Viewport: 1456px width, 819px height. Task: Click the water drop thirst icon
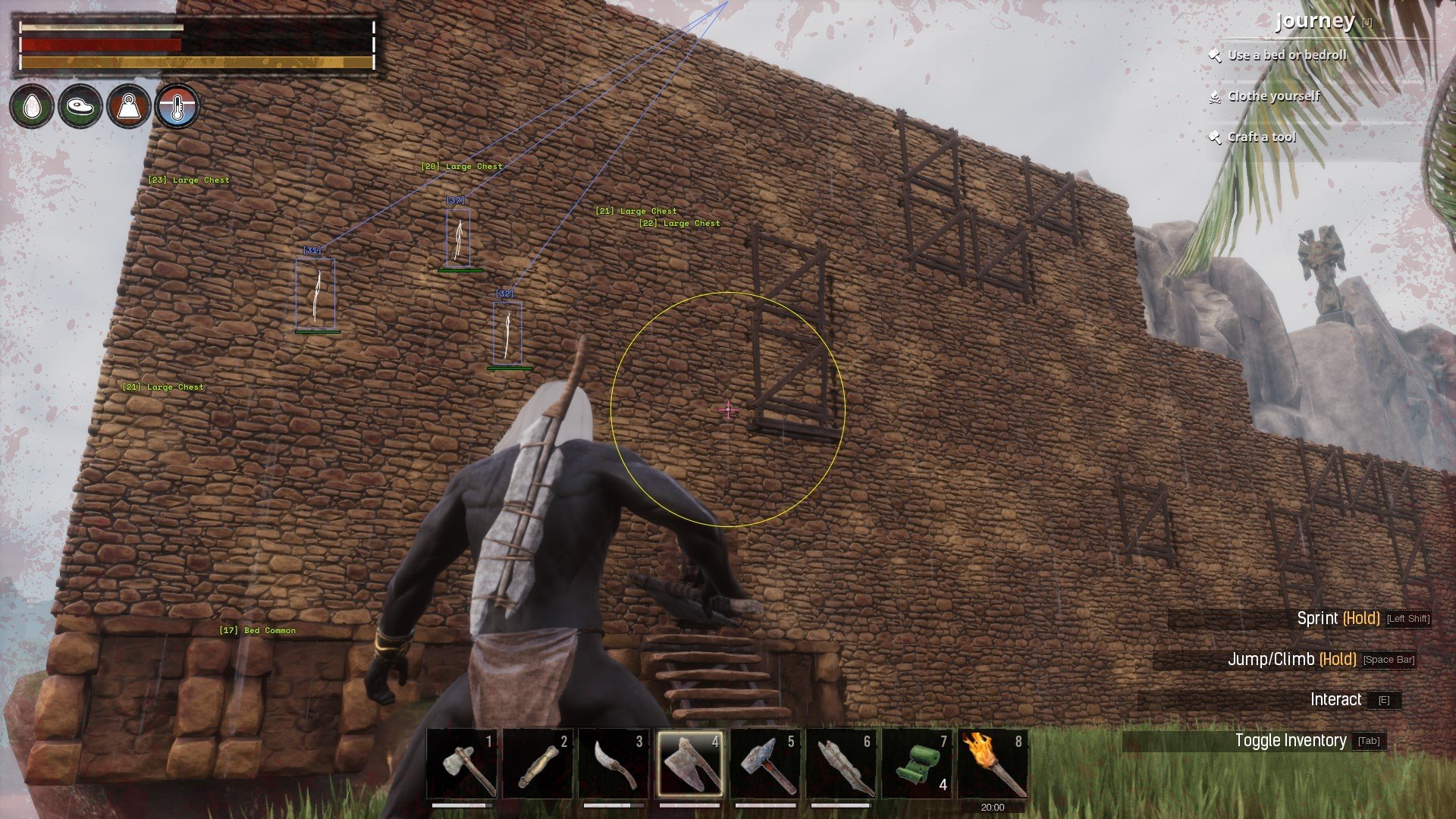(32, 107)
